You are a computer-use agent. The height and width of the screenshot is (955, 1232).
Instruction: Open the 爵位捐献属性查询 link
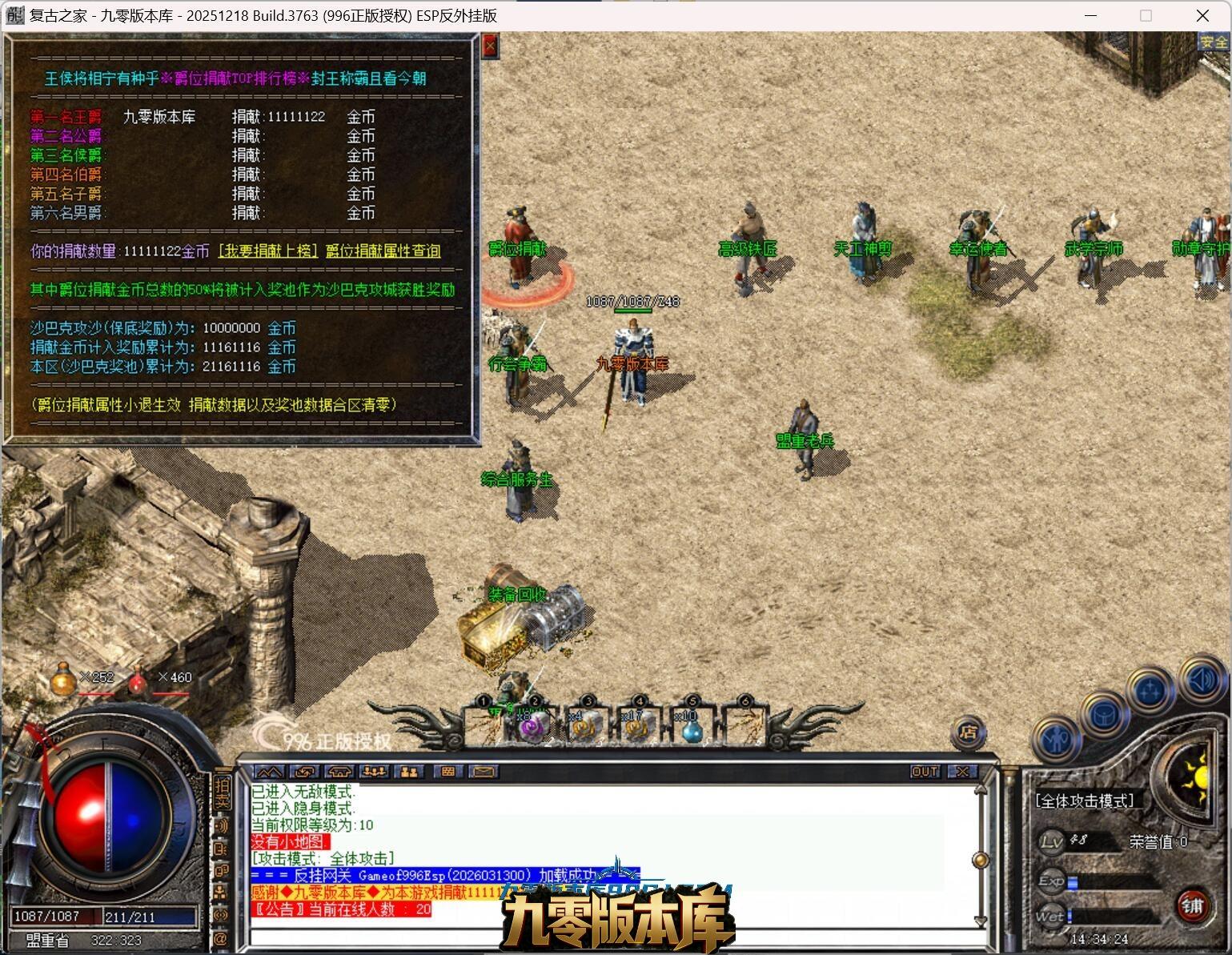(x=383, y=251)
